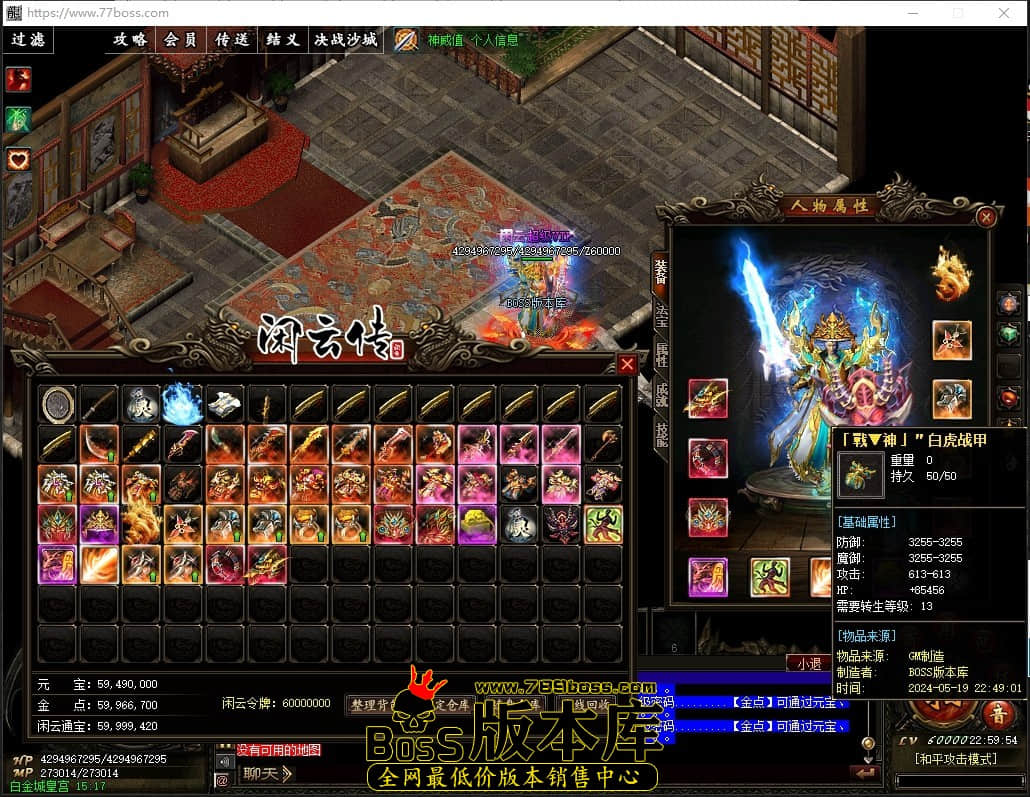Show the 技能 skills tab
1030x797 pixels.
(x=661, y=434)
